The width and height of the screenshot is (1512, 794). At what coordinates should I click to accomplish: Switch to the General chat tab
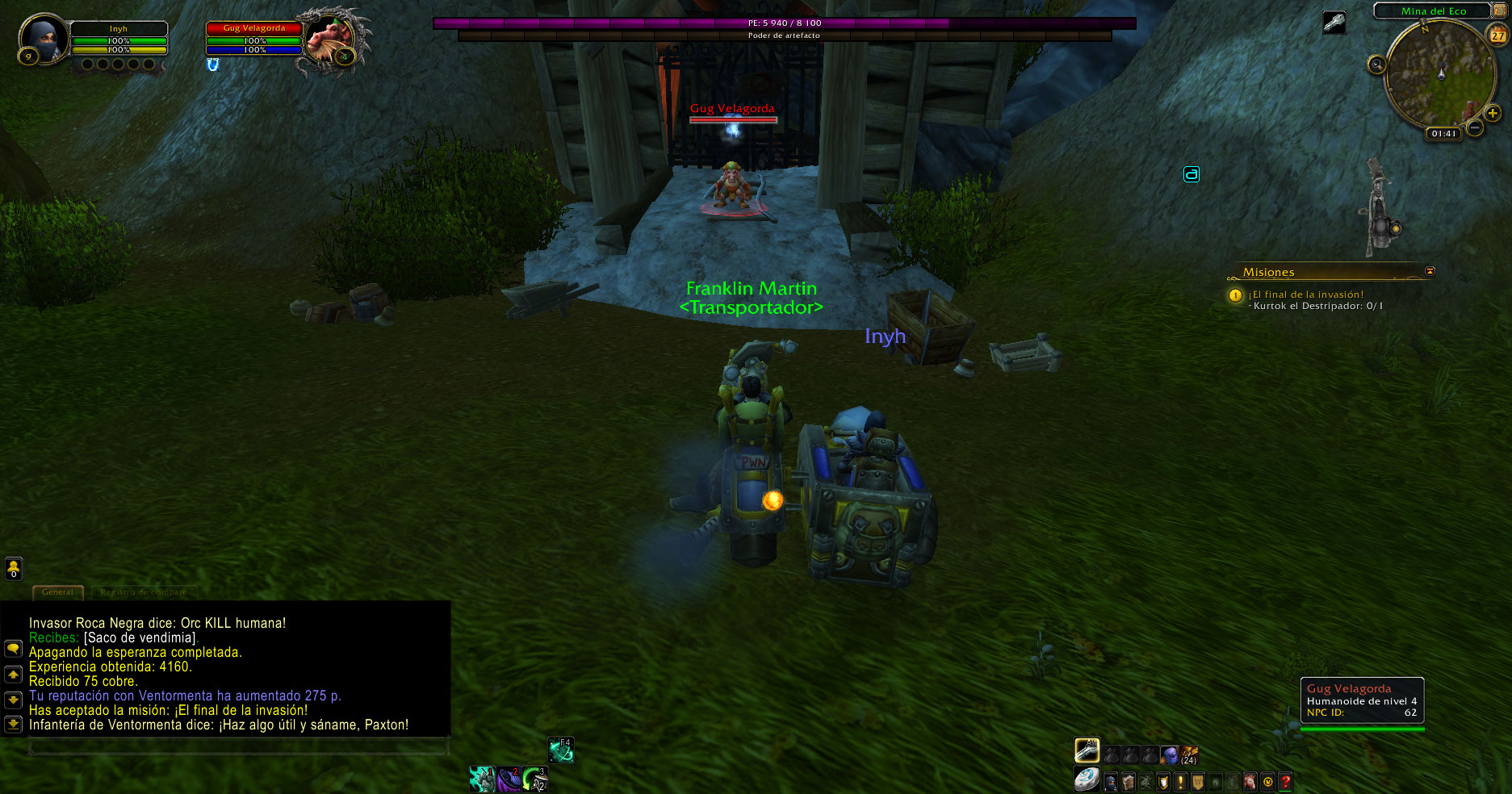click(57, 592)
